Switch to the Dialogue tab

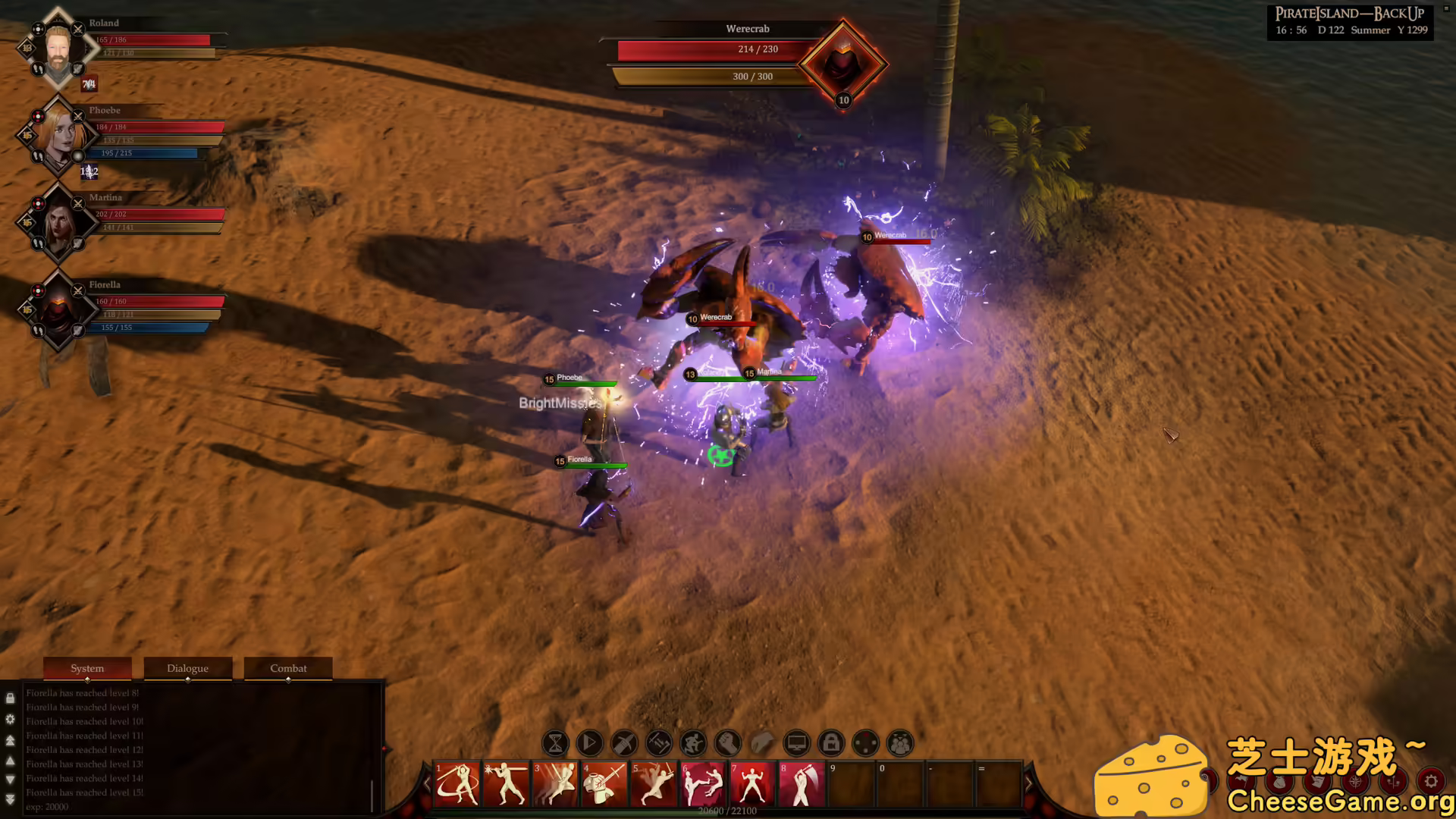pyautogui.click(x=187, y=668)
